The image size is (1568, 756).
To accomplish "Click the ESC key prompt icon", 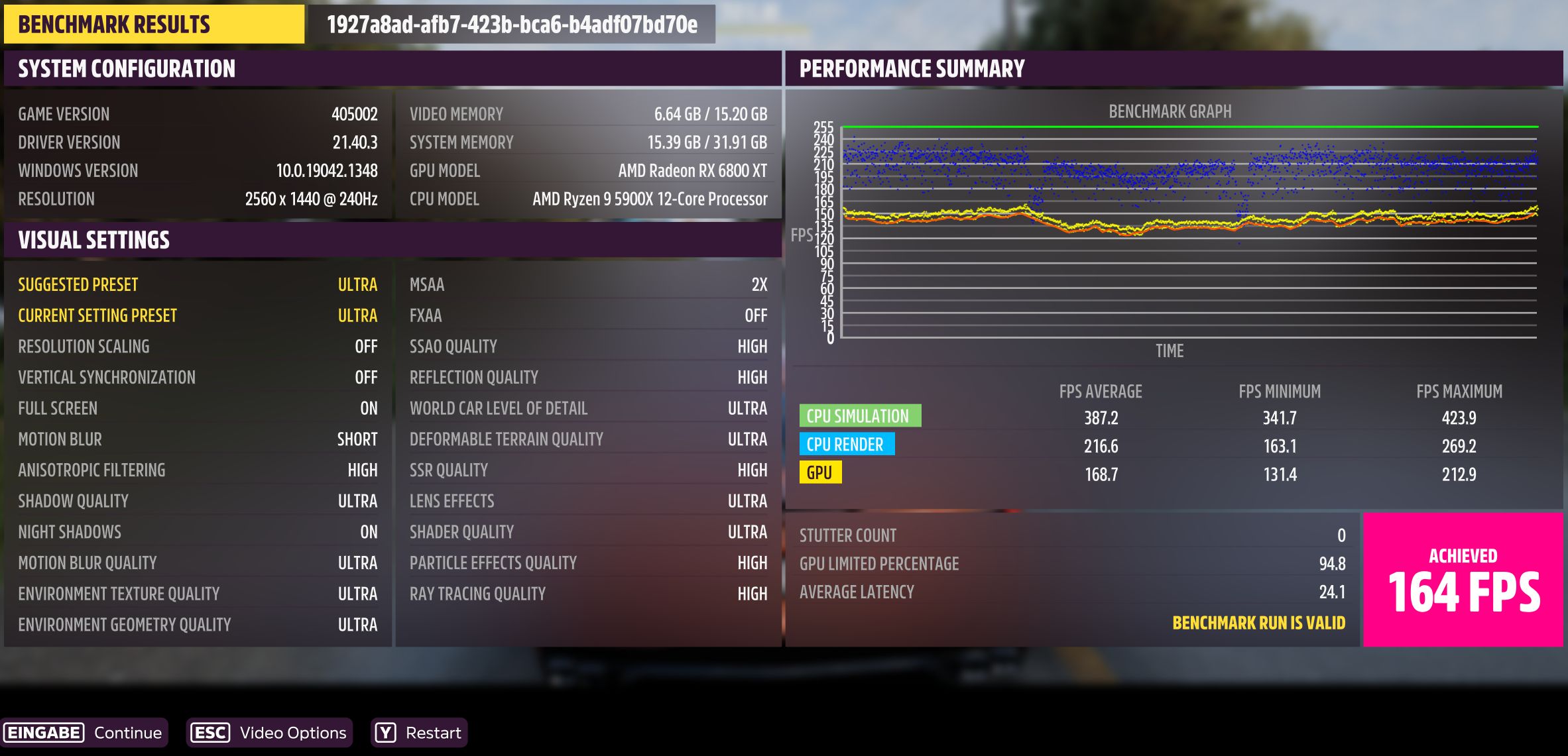I will pyautogui.click(x=209, y=733).
